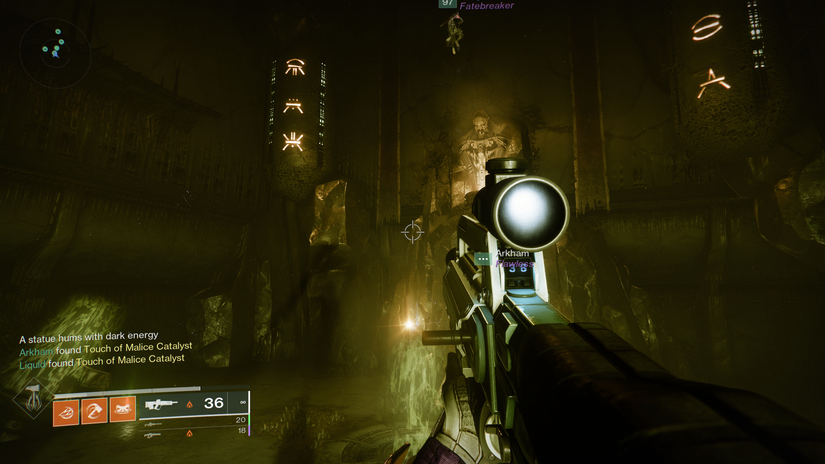
Task: Trigger the barricade class ability icon
Action: coord(122,409)
